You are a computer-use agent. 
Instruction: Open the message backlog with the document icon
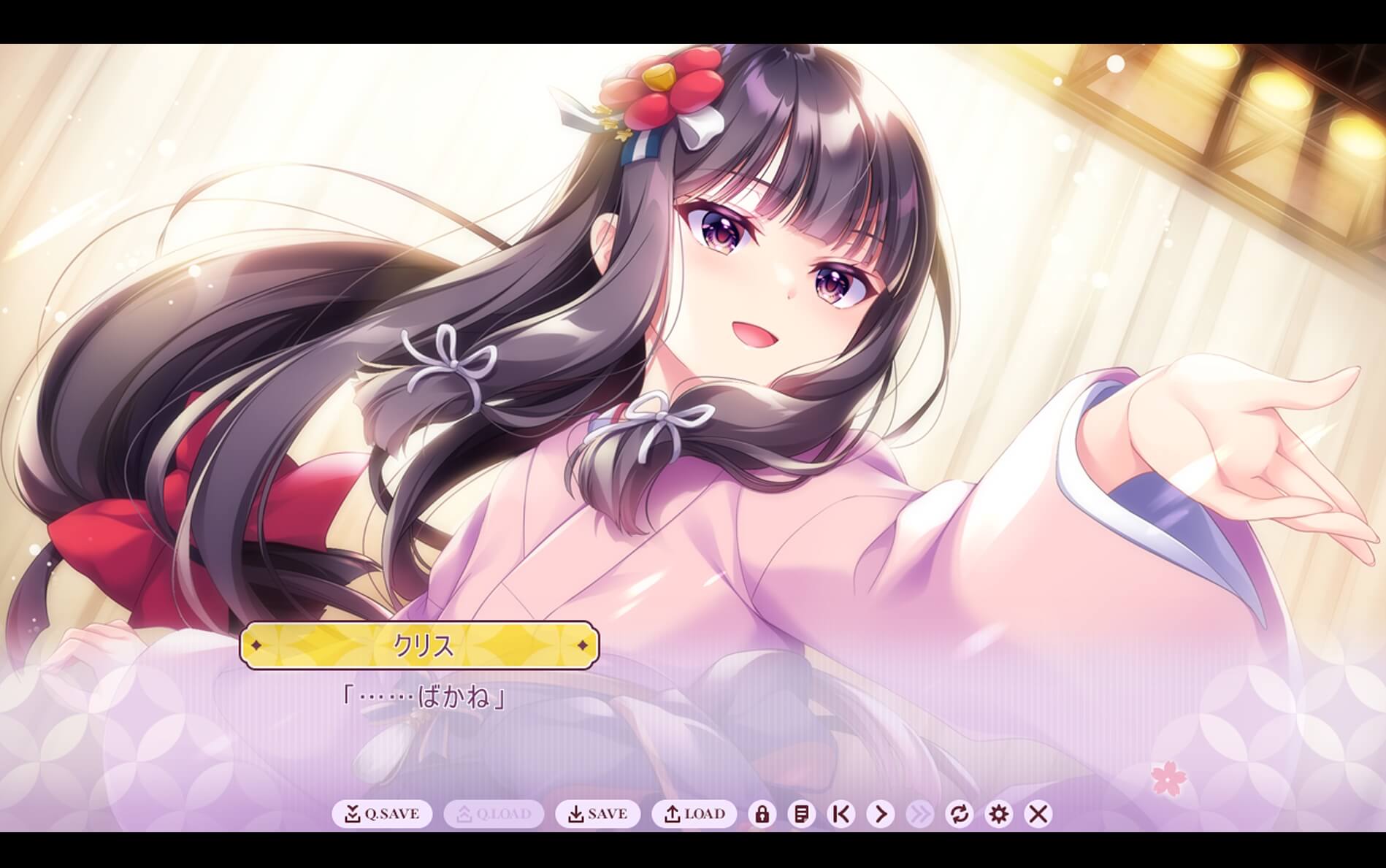(800, 814)
